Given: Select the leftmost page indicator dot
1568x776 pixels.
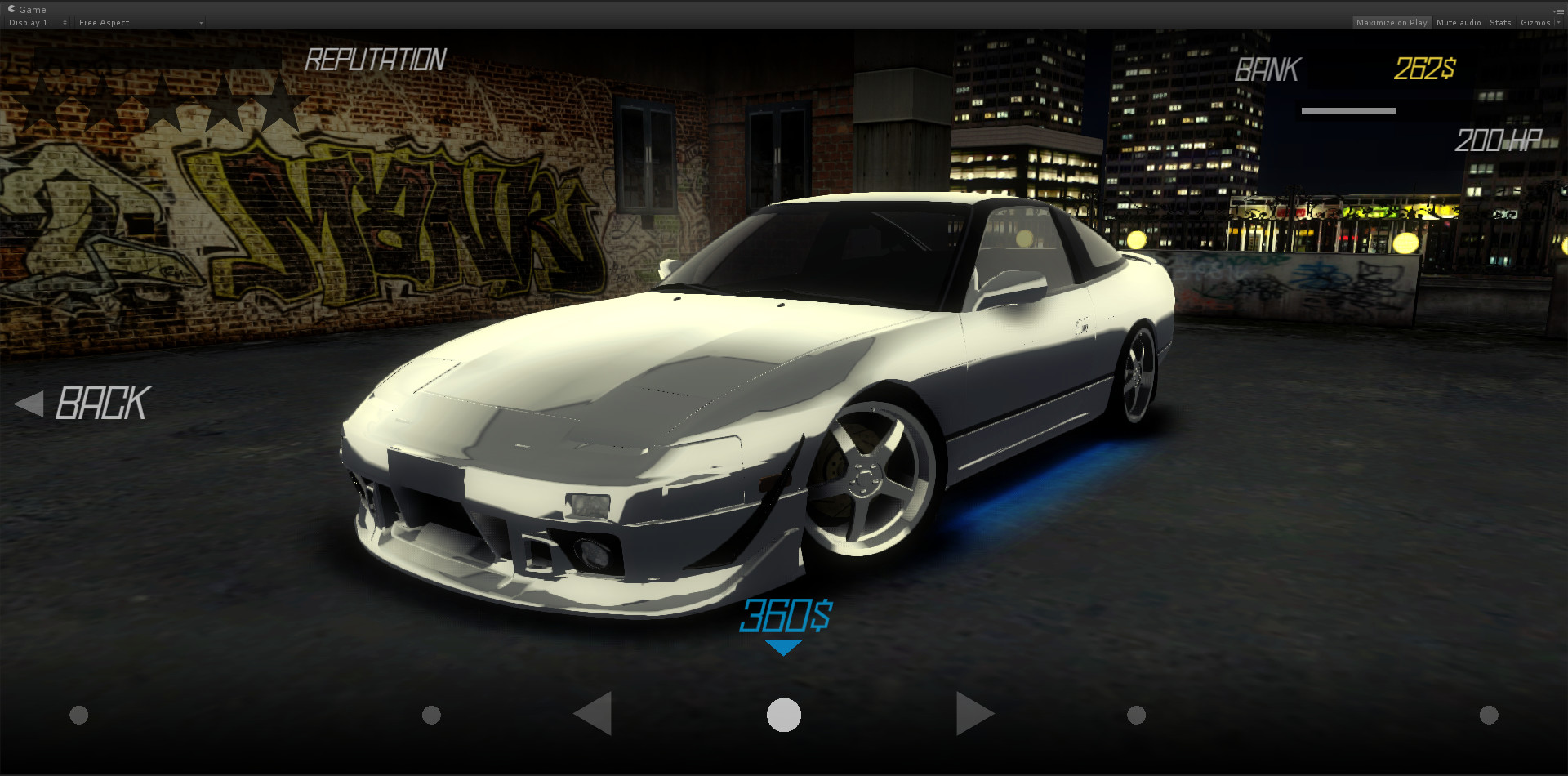Looking at the screenshot, I should click(79, 713).
